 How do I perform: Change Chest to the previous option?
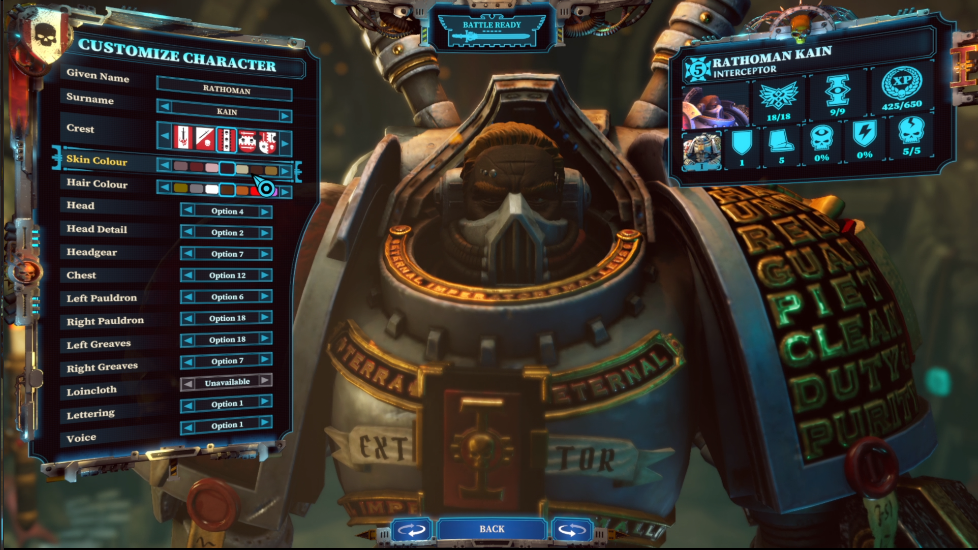pyautogui.click(x=187, y=276)
